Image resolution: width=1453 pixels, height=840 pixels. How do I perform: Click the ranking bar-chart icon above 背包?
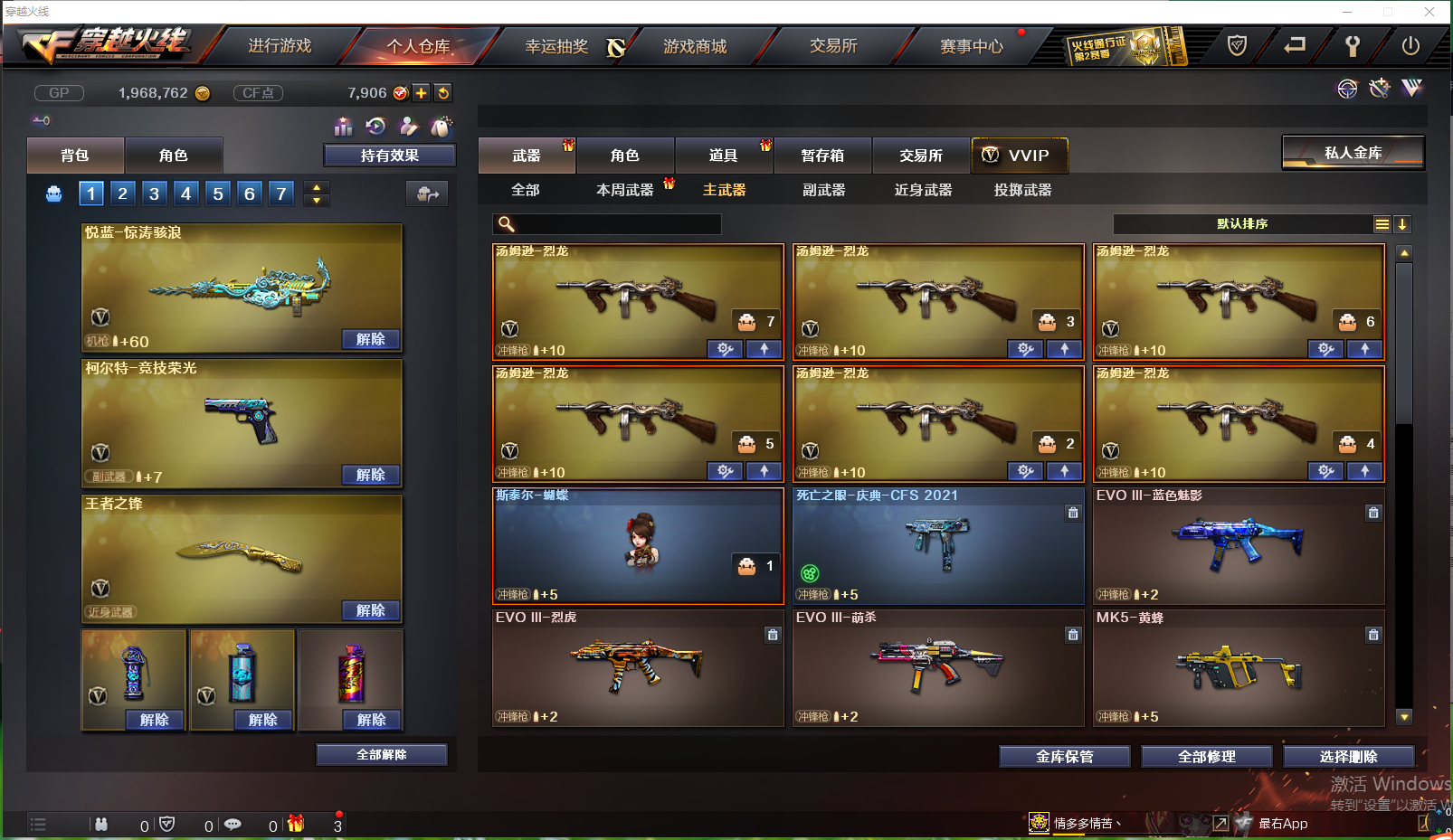pyautogui.click(x=343, y=127)
